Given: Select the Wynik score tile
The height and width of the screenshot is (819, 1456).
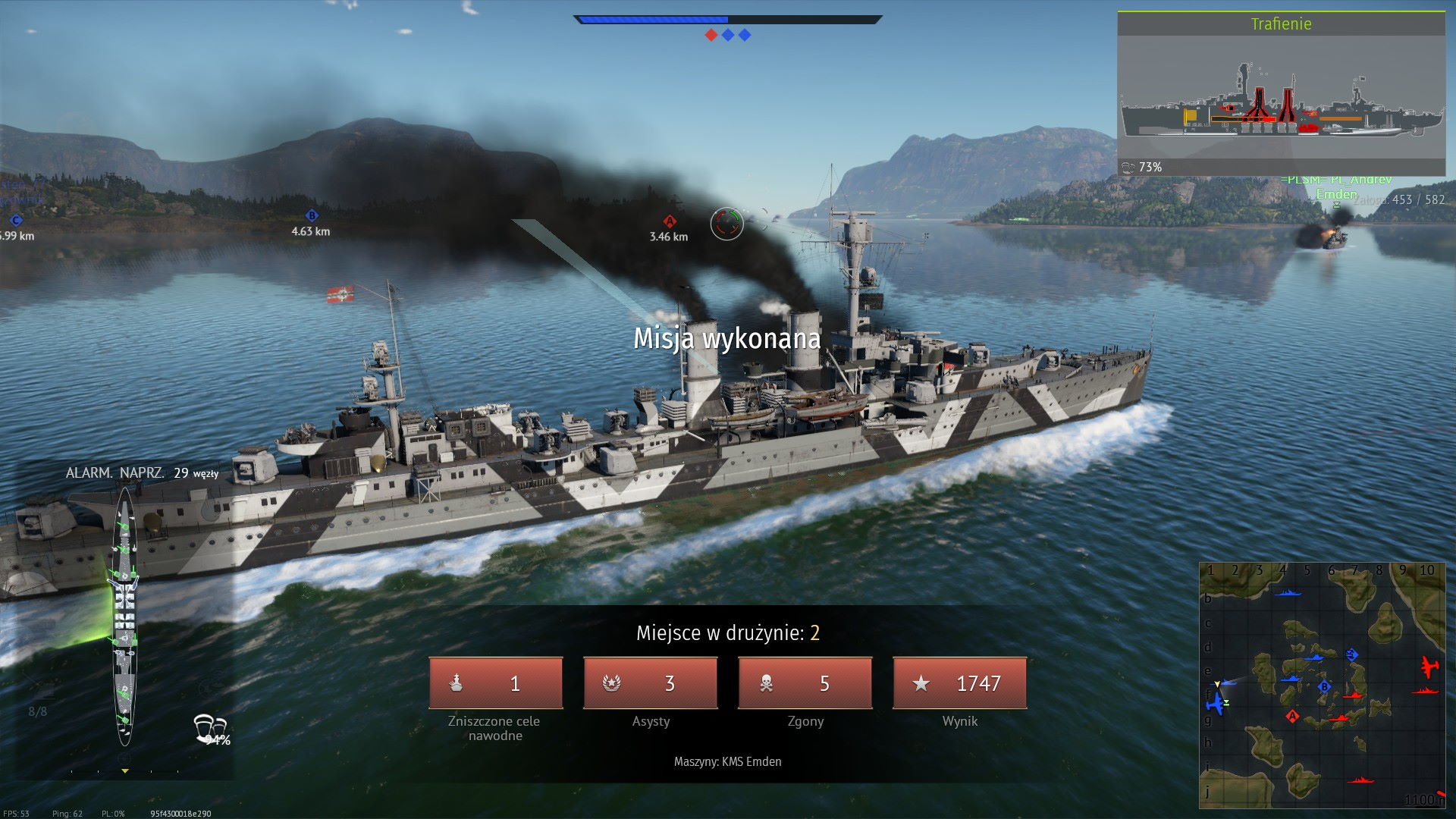Looking at the screenshot, I should pos(960,683).
